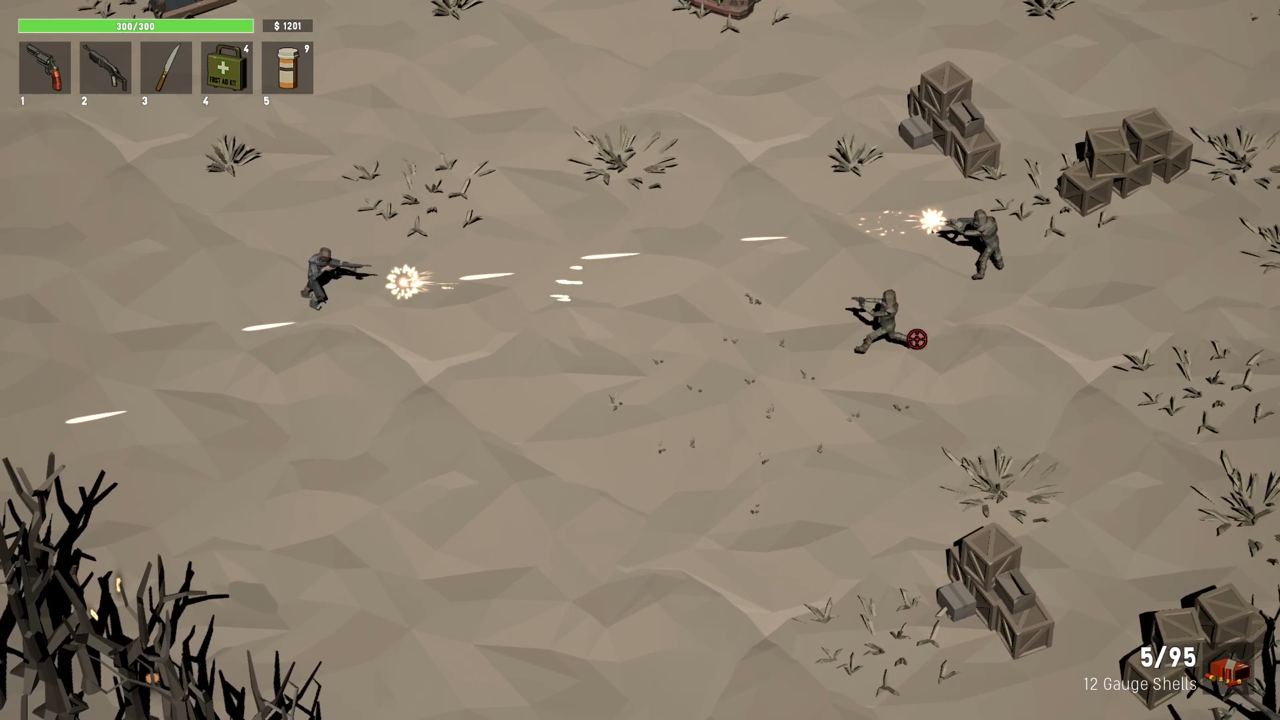Equip the shotgun from the hotbar
Viewport: 1280px width, 720px height.
coord(106,68)
